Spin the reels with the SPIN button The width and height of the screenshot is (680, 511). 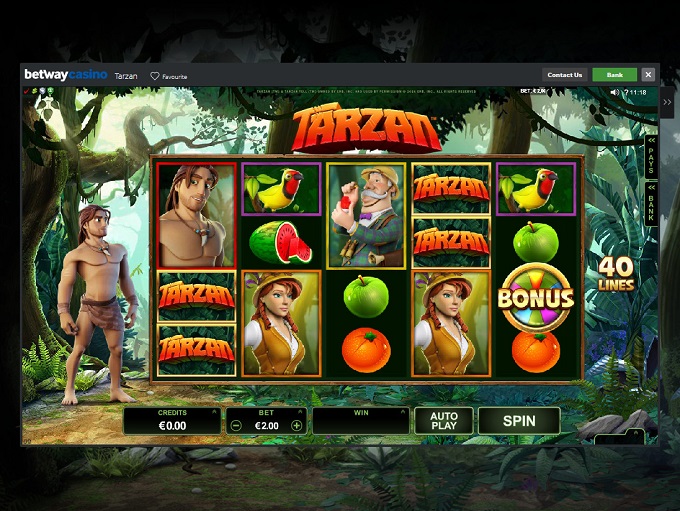click(x=518, y=420)
